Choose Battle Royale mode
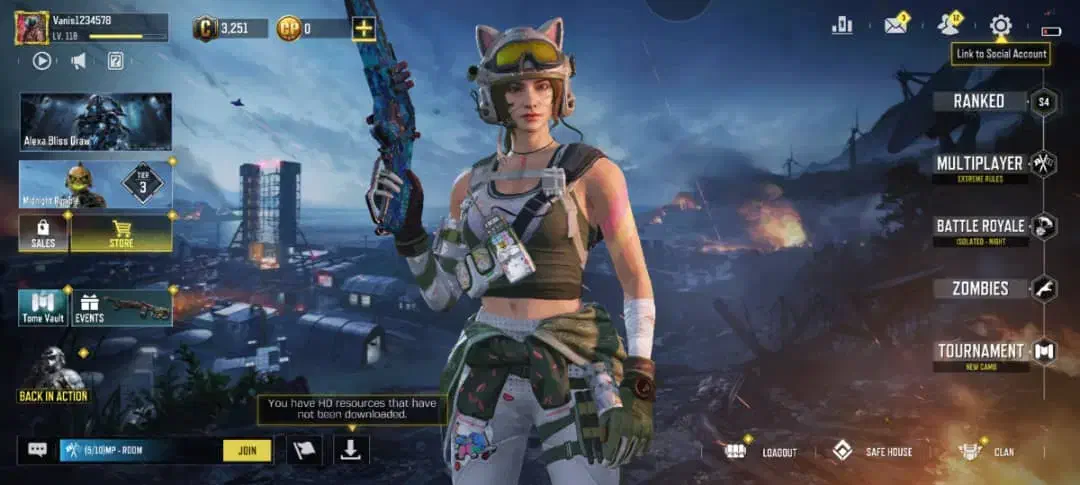Viewport: 1080px width, 485px height. click(x=979, y=226)
